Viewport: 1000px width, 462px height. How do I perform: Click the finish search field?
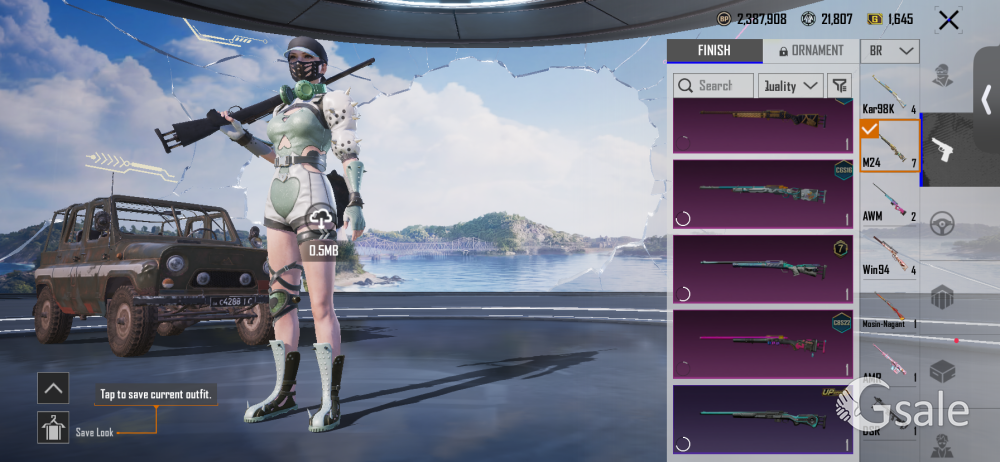(x=714, y=86)
